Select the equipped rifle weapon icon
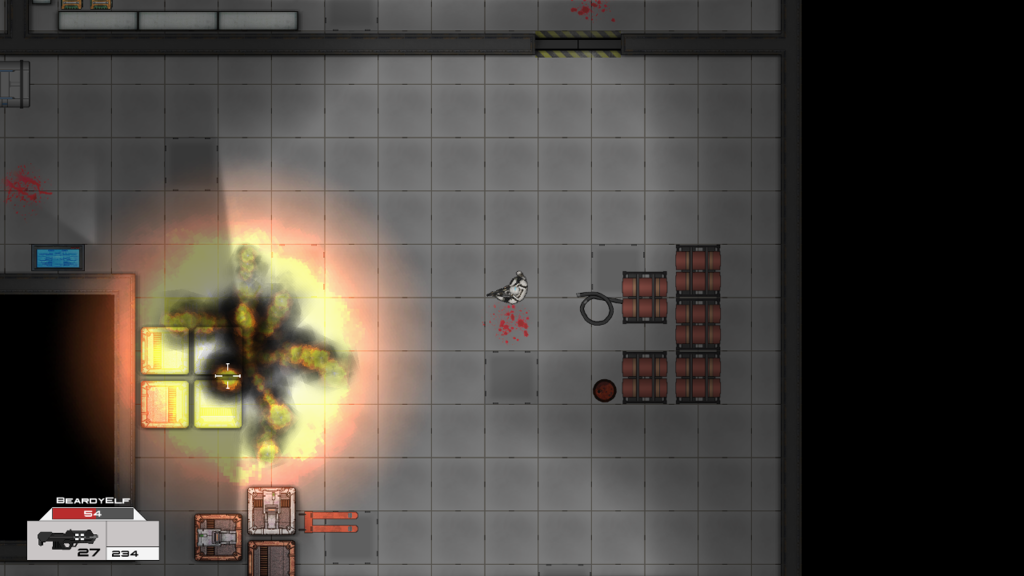 click(64, 538)
